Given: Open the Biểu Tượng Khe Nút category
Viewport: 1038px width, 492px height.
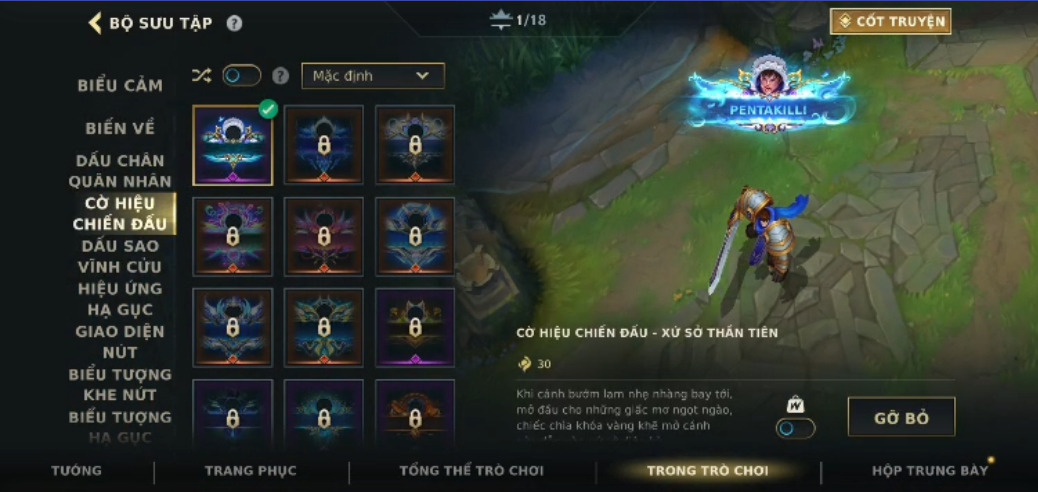Looking at the screenshot, I should (x=120, y=384).
